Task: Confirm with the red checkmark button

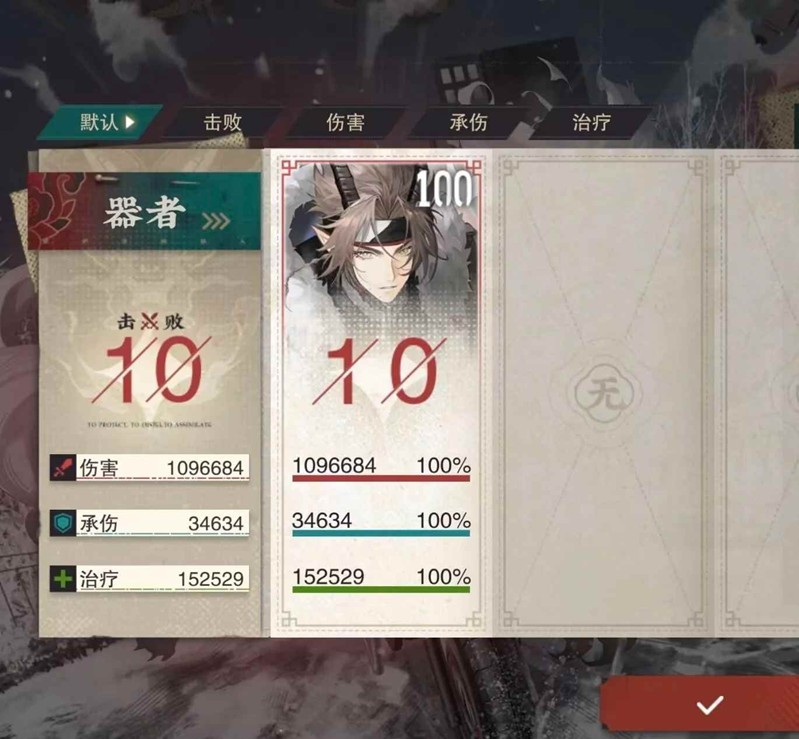Action: pyautogui.click(x=709, y=705)
